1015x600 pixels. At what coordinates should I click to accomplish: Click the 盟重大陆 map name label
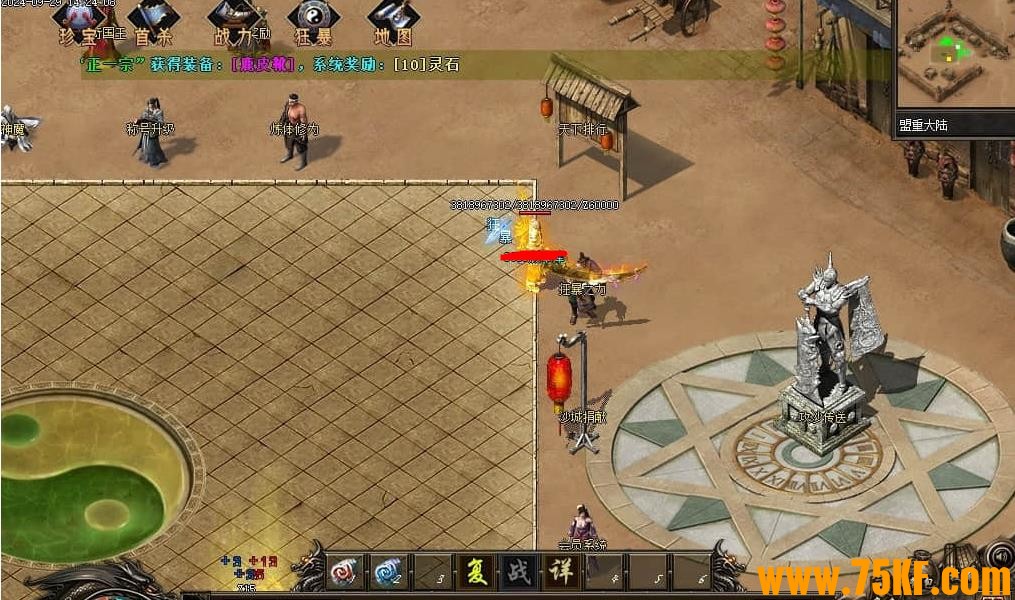click(x=922, y=126)
